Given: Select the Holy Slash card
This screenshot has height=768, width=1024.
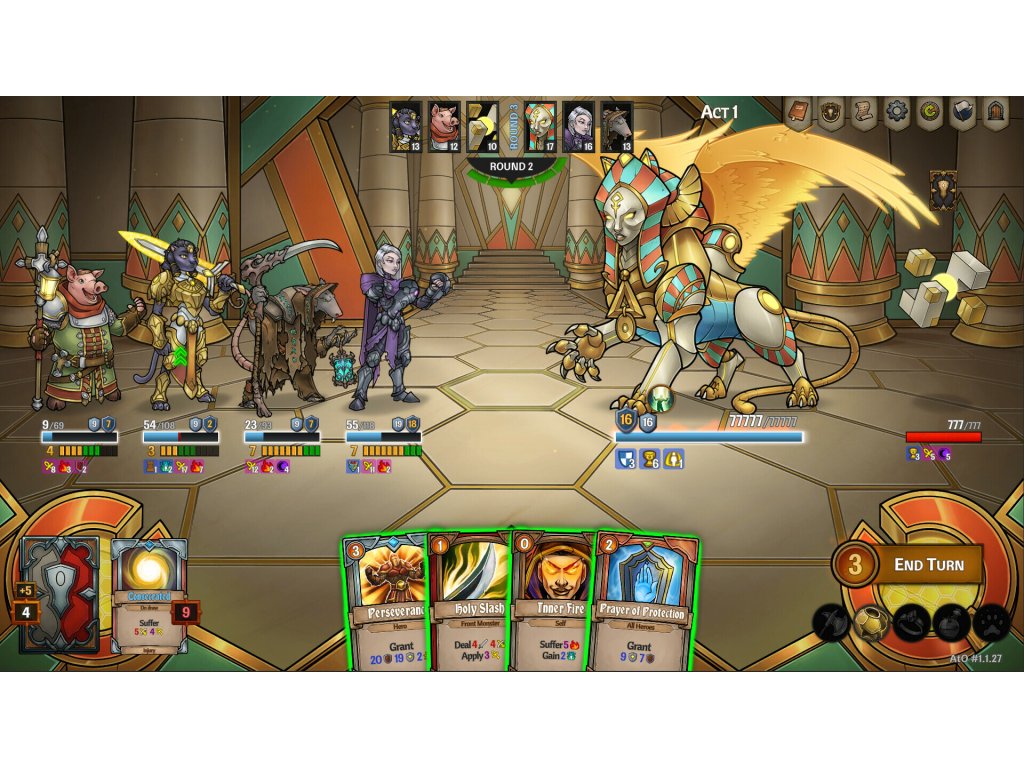Looking at the screenshot, I should point(471,603).
